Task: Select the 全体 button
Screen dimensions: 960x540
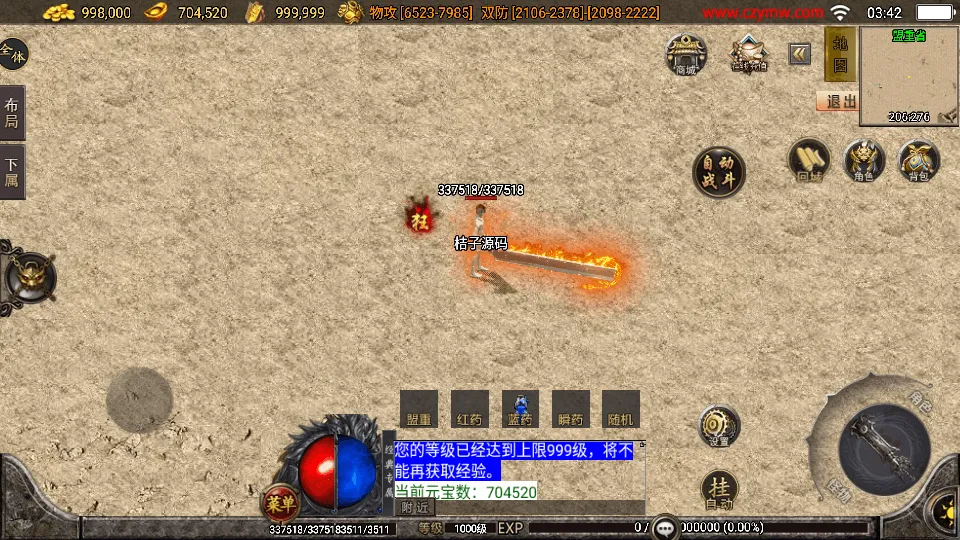Action: 13,54
